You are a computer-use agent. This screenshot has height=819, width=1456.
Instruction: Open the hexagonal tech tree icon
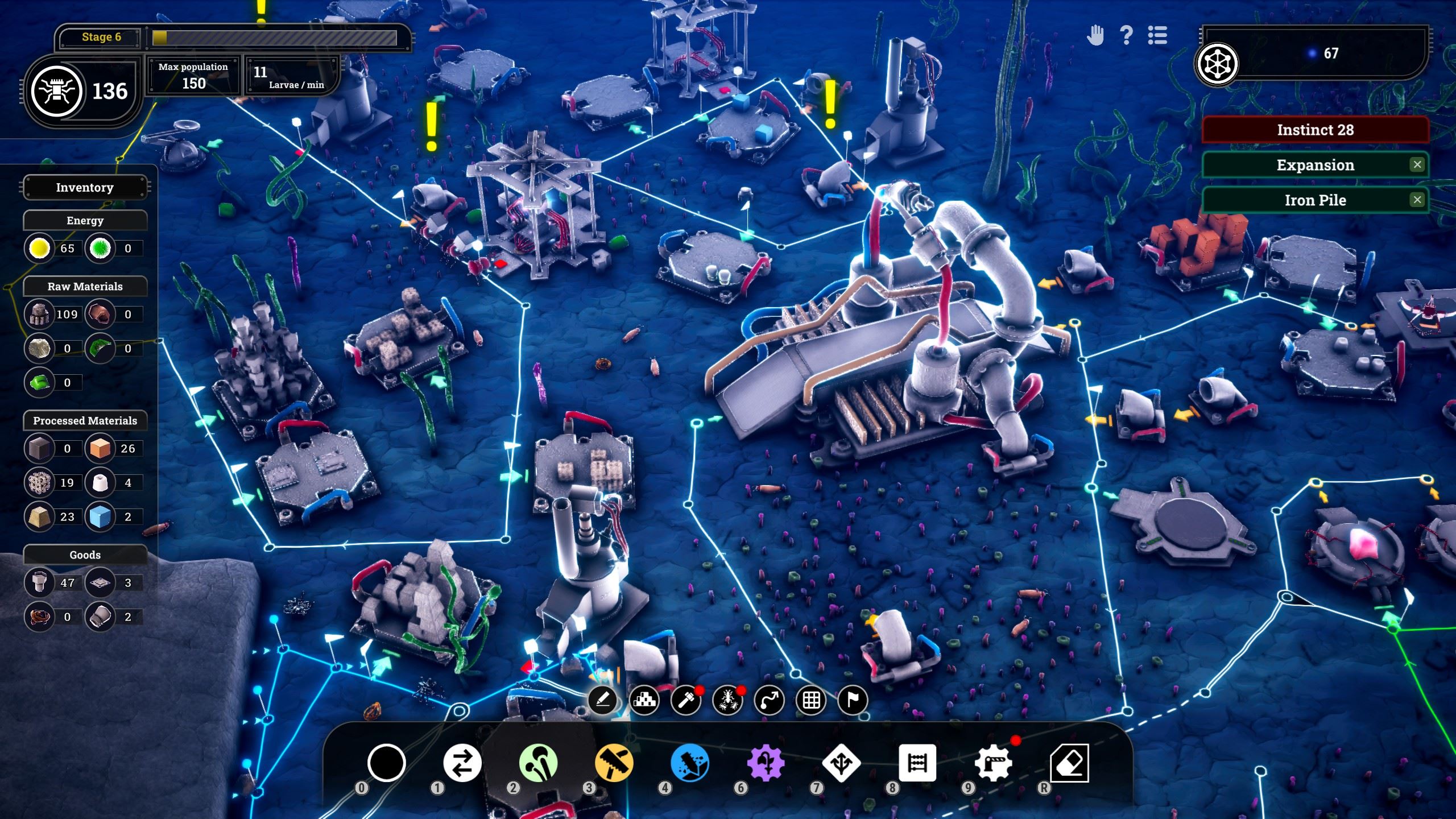tap(1217, 64)
